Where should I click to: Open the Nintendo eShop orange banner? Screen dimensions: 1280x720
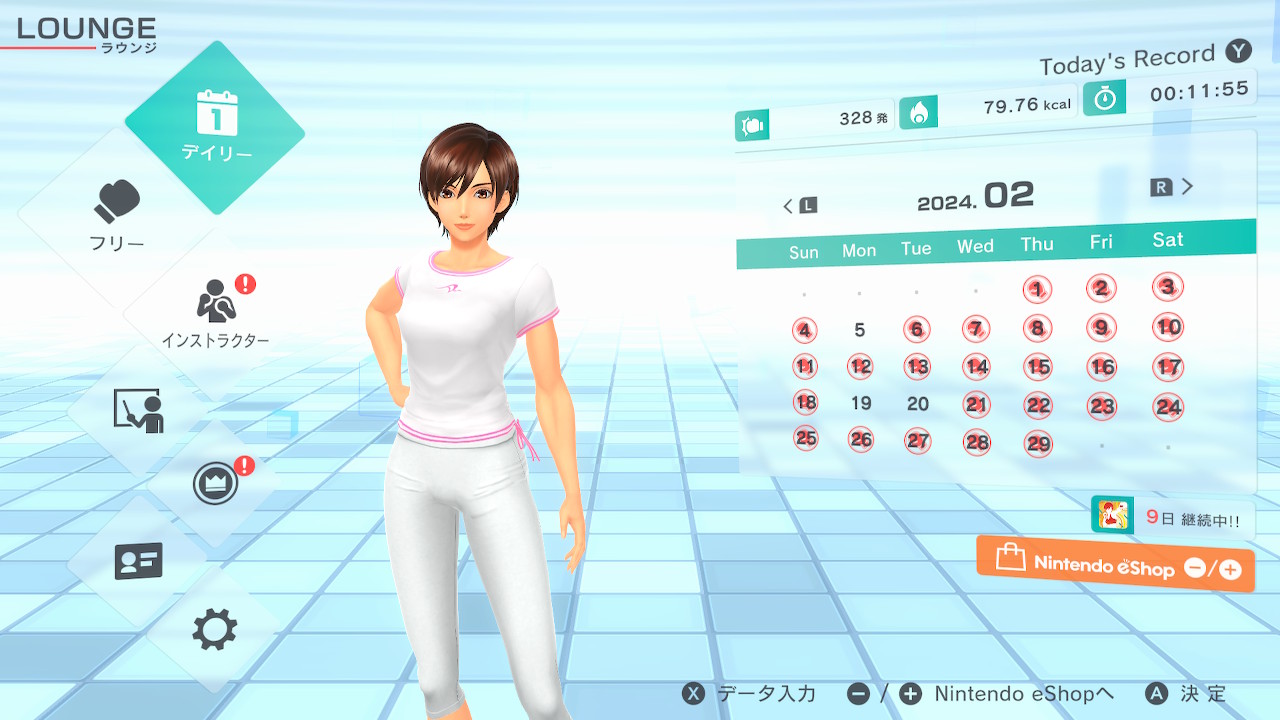(1115, 566)
